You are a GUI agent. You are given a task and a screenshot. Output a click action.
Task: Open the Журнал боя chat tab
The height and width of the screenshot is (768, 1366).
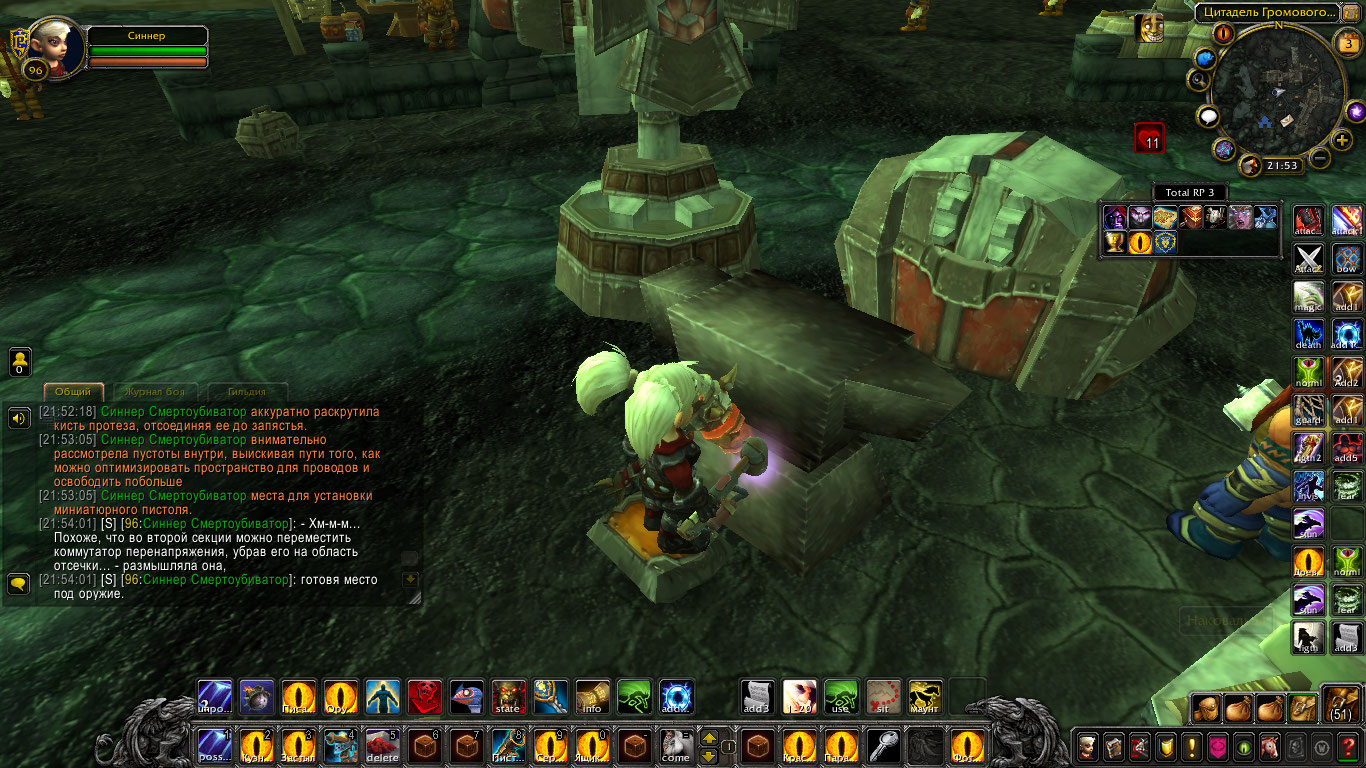click(155, 392)
